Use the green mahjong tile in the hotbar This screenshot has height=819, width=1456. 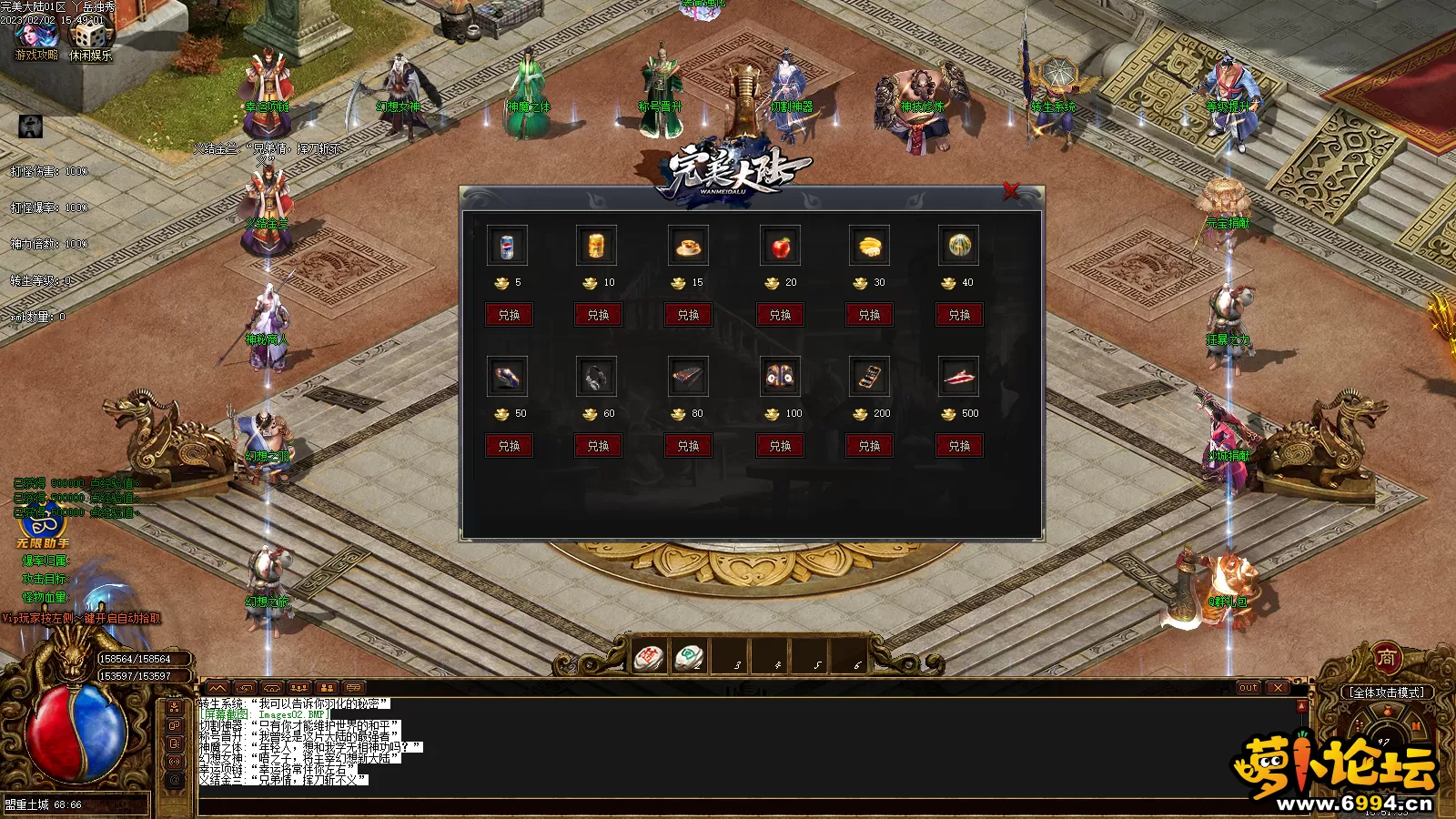pos(689,657)
